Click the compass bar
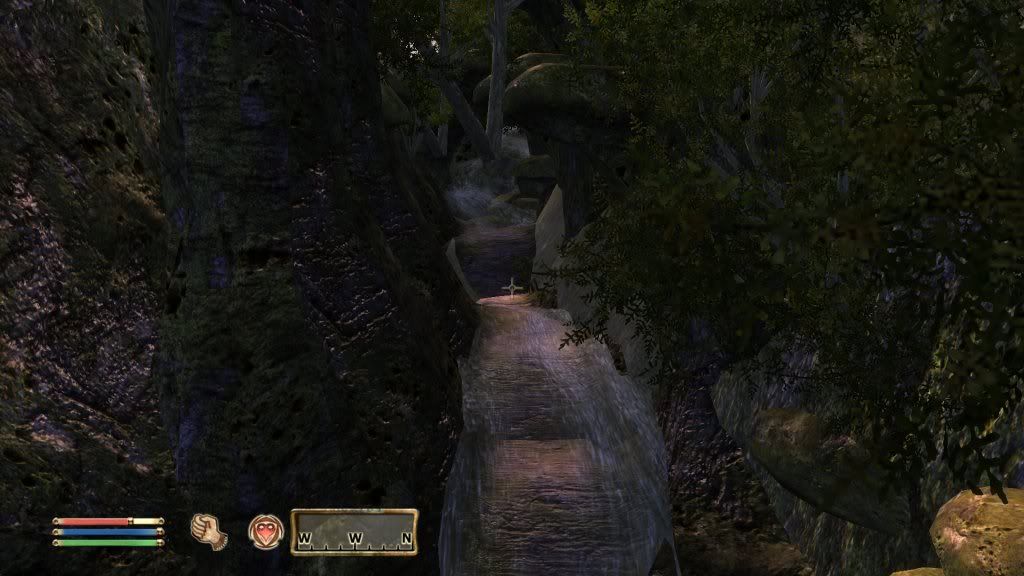 point(354,532)
